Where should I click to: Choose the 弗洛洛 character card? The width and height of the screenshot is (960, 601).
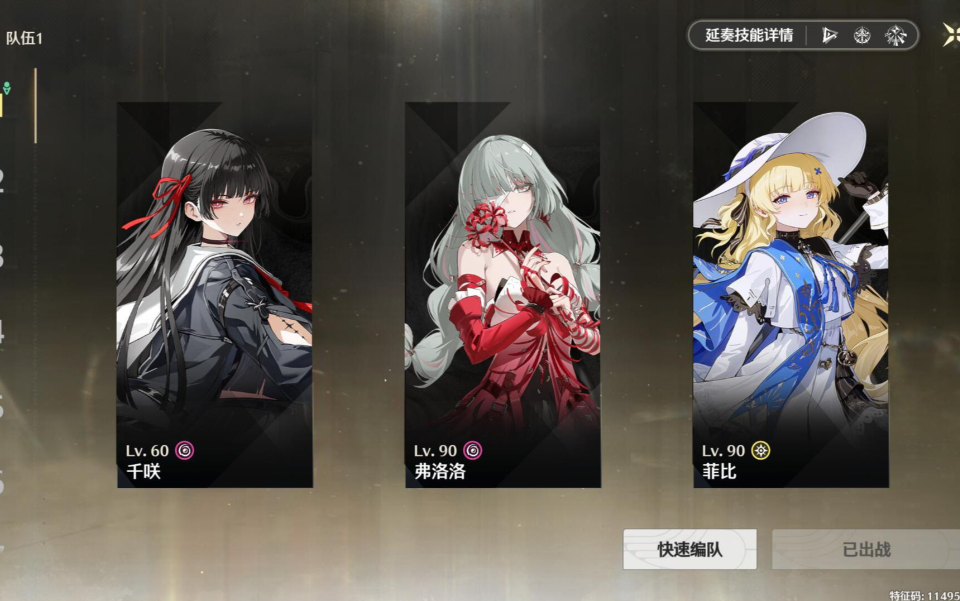click(502, 295)
